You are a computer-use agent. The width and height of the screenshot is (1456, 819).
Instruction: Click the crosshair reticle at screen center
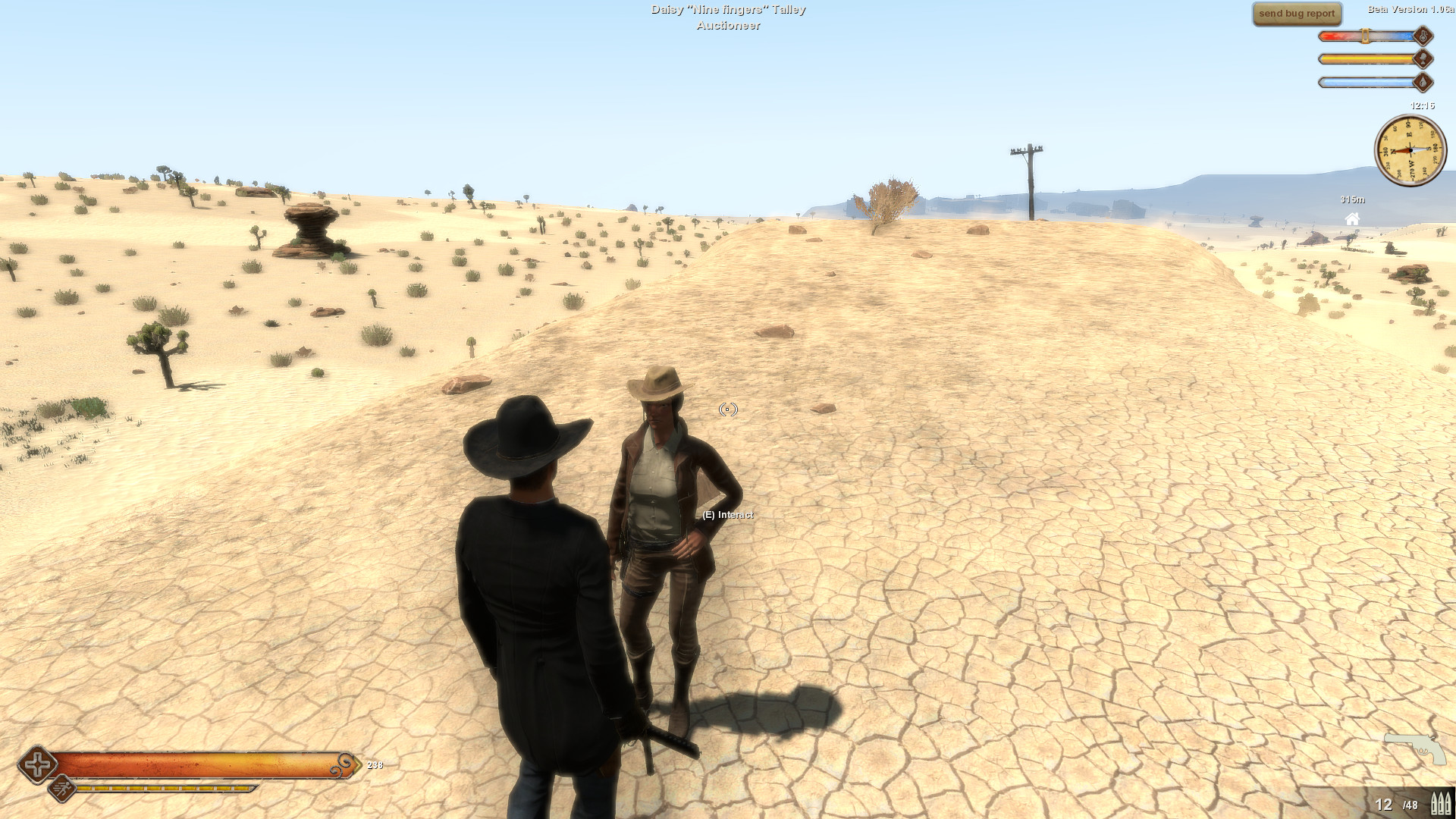tap(726, 409)
